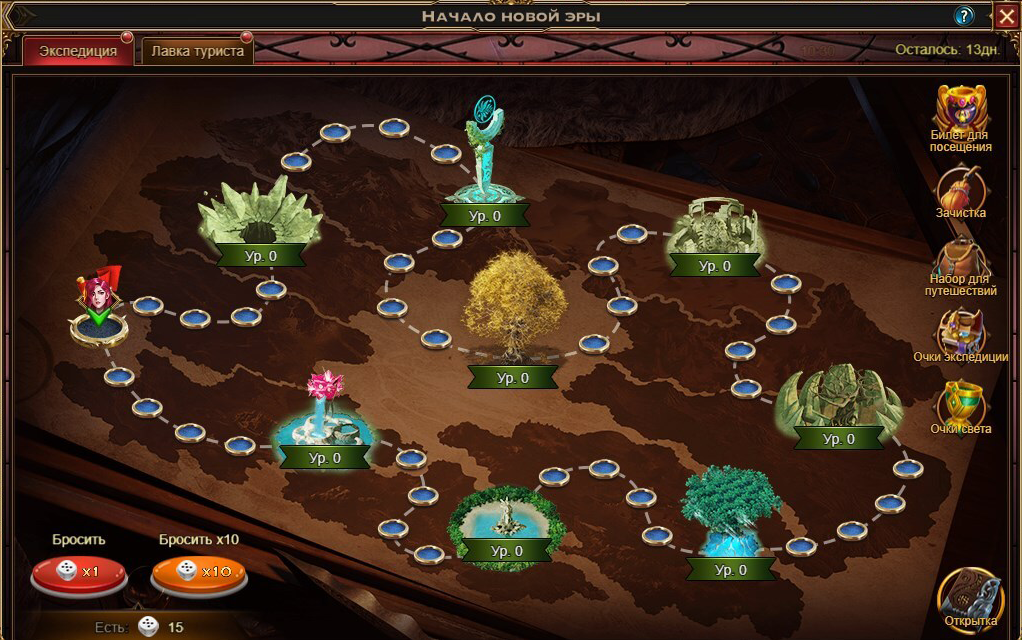
Task: View Очки экспедиции chest icon
Action: [961, 330]
